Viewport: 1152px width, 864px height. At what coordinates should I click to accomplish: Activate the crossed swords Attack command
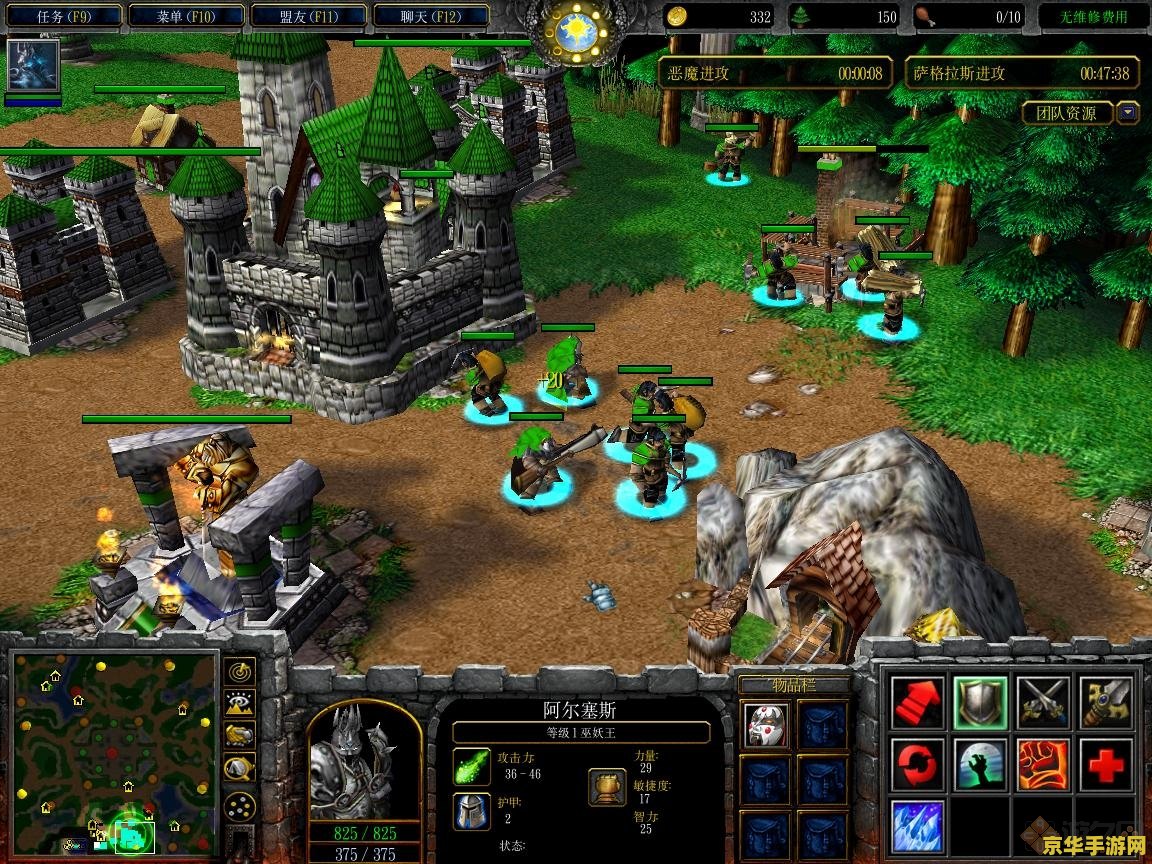click(1043, 701)
